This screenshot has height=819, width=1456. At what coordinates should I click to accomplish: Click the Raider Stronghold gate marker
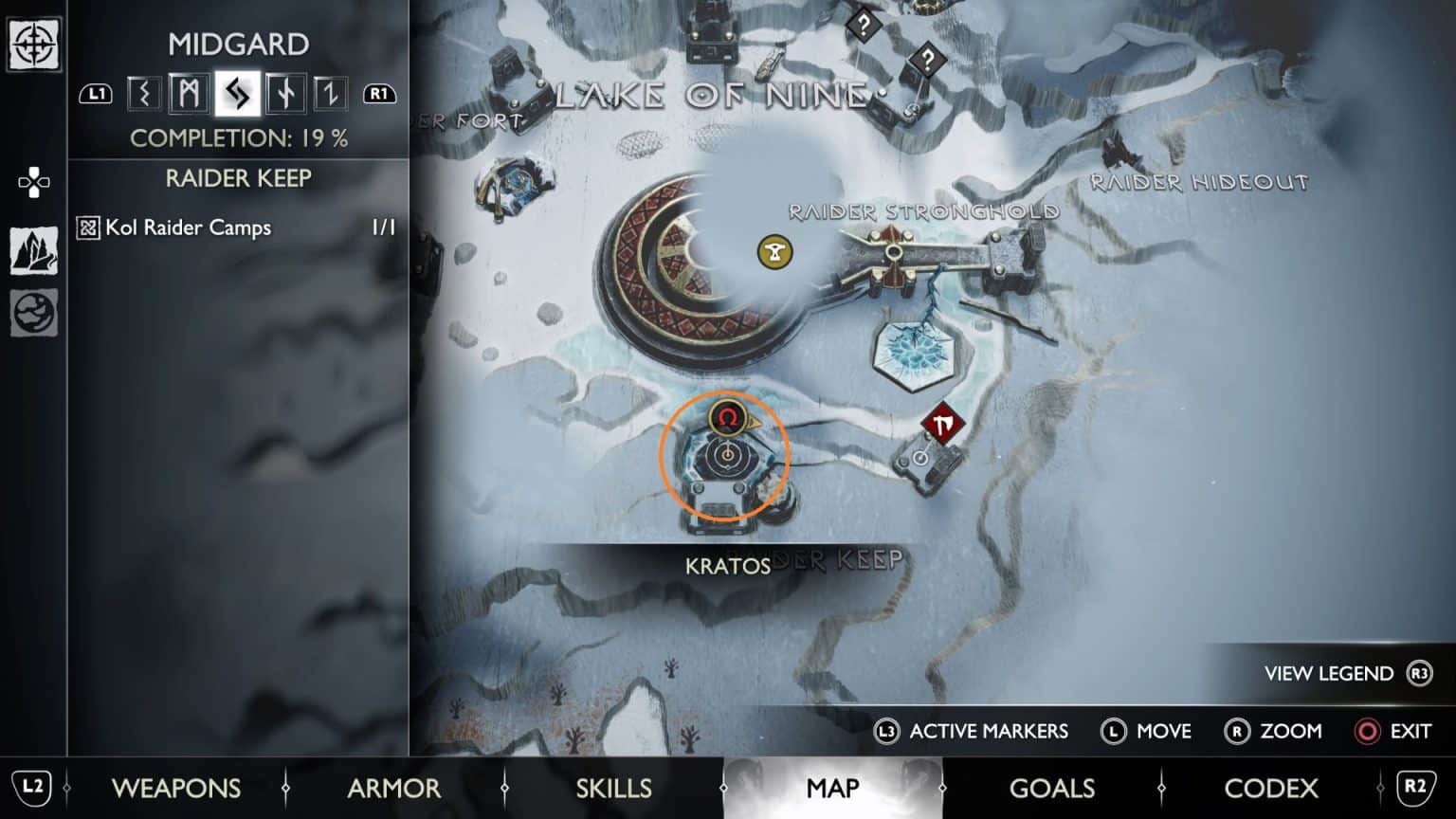894,253
